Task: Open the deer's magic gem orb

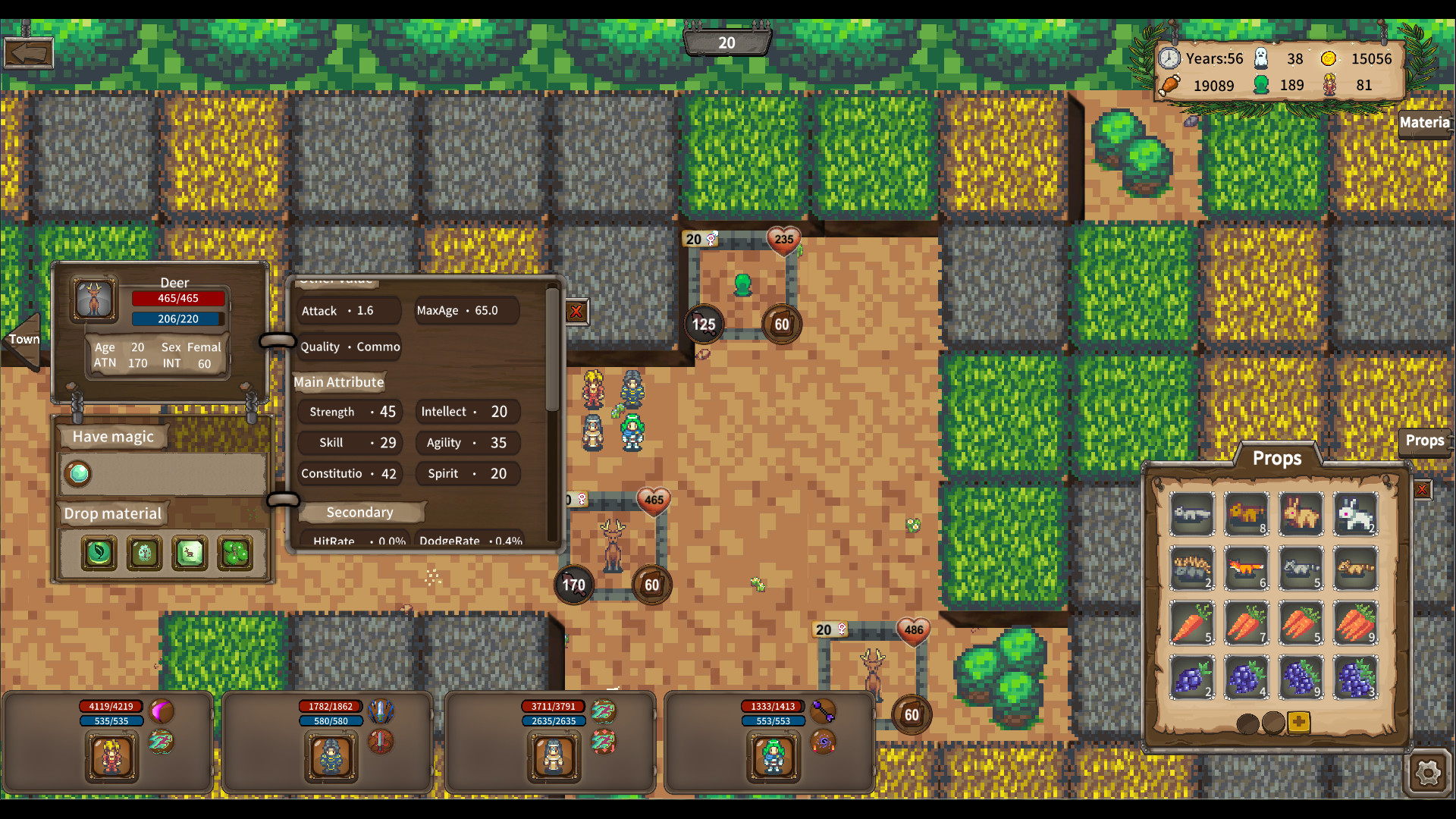Action: 78,474
